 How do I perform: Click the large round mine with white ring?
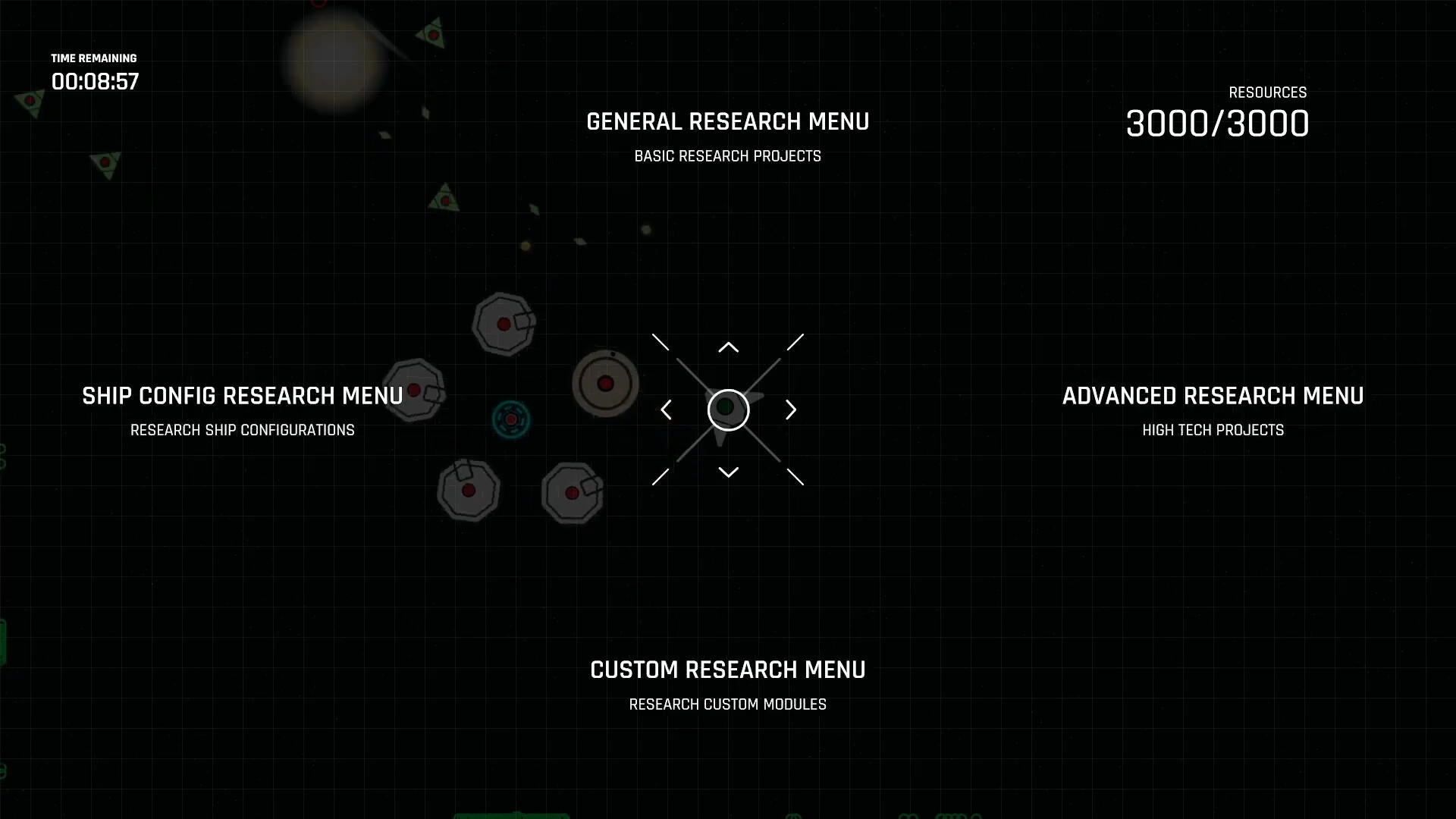[605, 384]
